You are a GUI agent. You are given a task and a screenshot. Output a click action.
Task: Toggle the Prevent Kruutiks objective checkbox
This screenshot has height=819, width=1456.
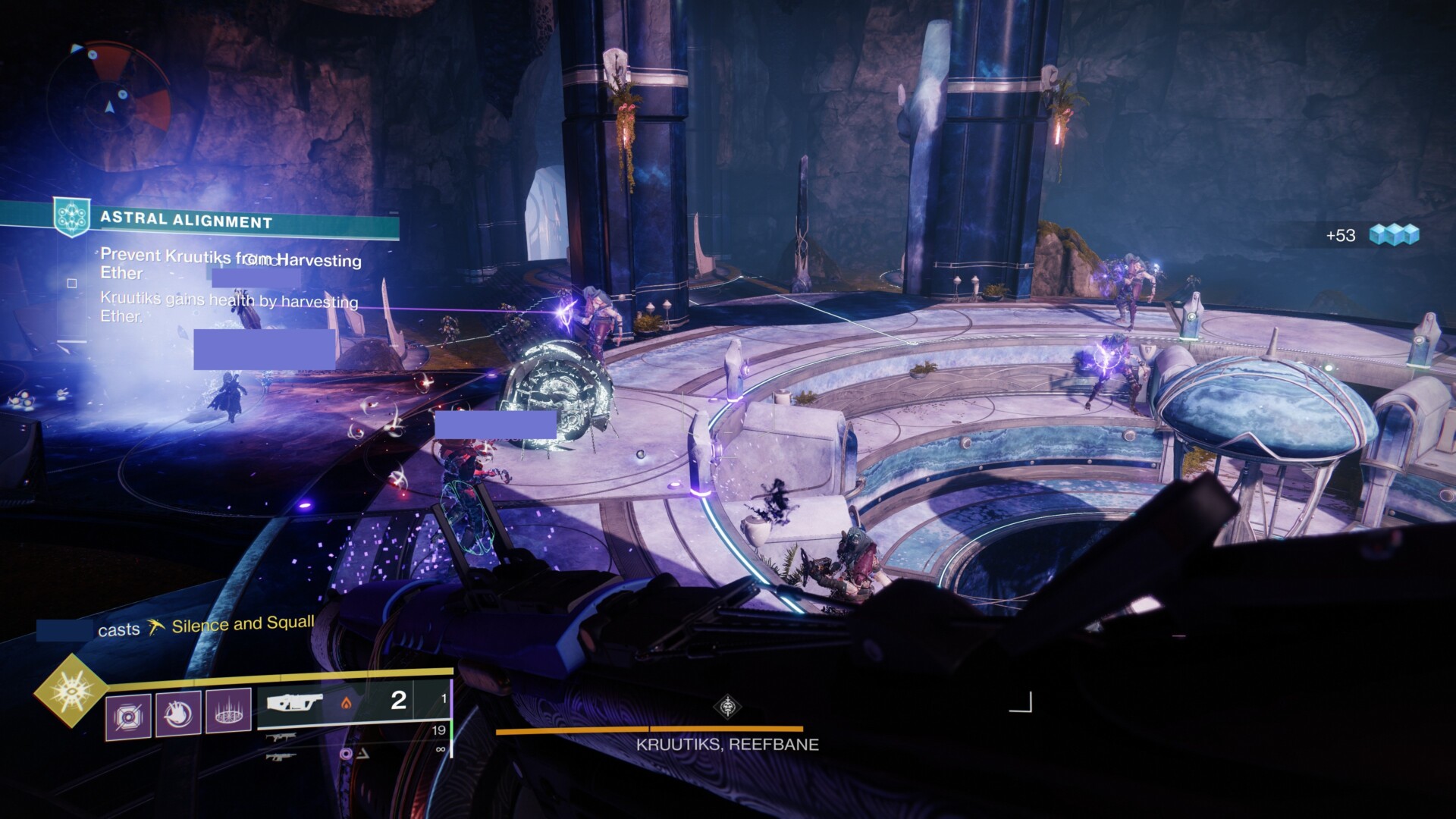[x=72, y=284]
